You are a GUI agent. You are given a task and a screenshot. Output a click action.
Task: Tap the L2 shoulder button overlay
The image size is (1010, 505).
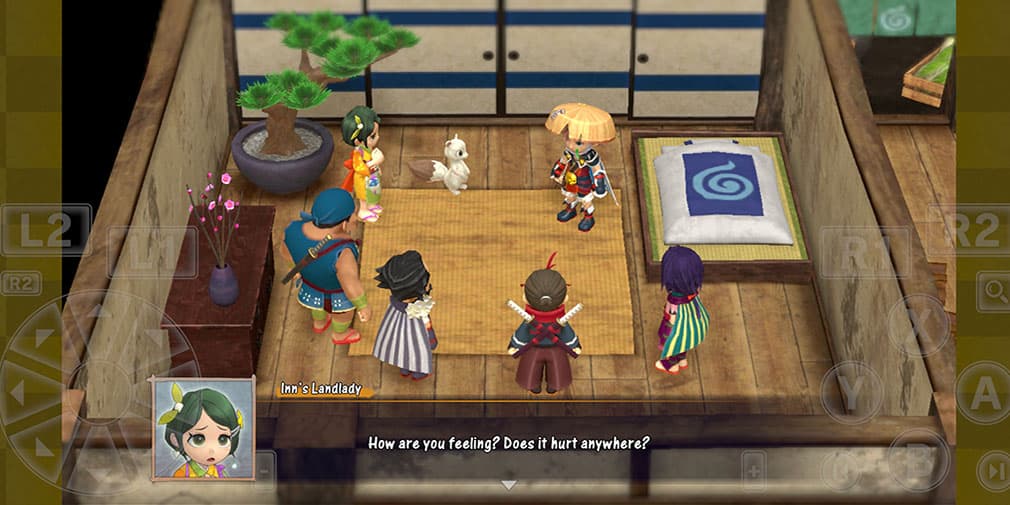coord(46,230)
